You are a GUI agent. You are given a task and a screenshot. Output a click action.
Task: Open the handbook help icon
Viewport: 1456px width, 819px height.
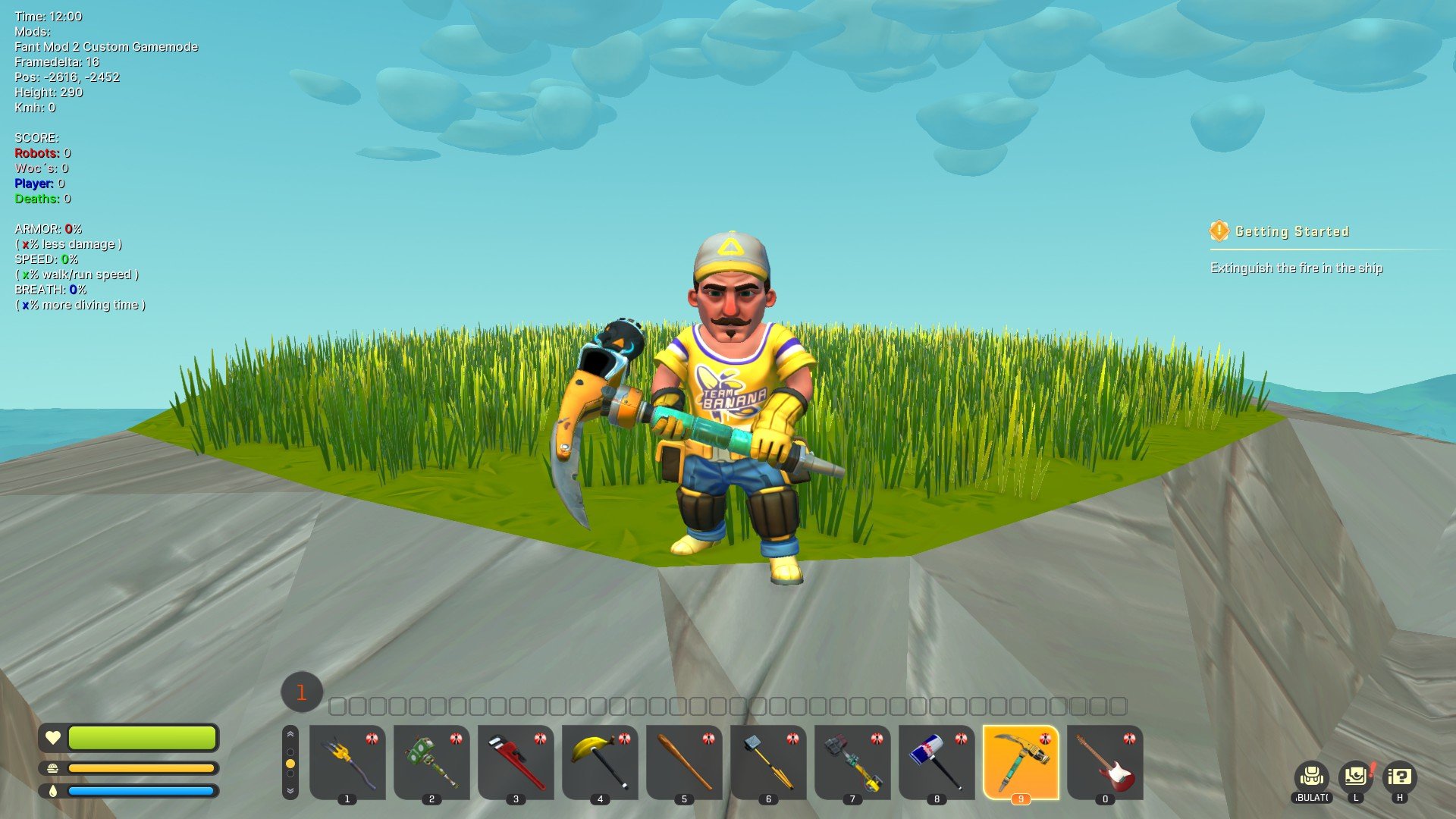point(1400,777)
